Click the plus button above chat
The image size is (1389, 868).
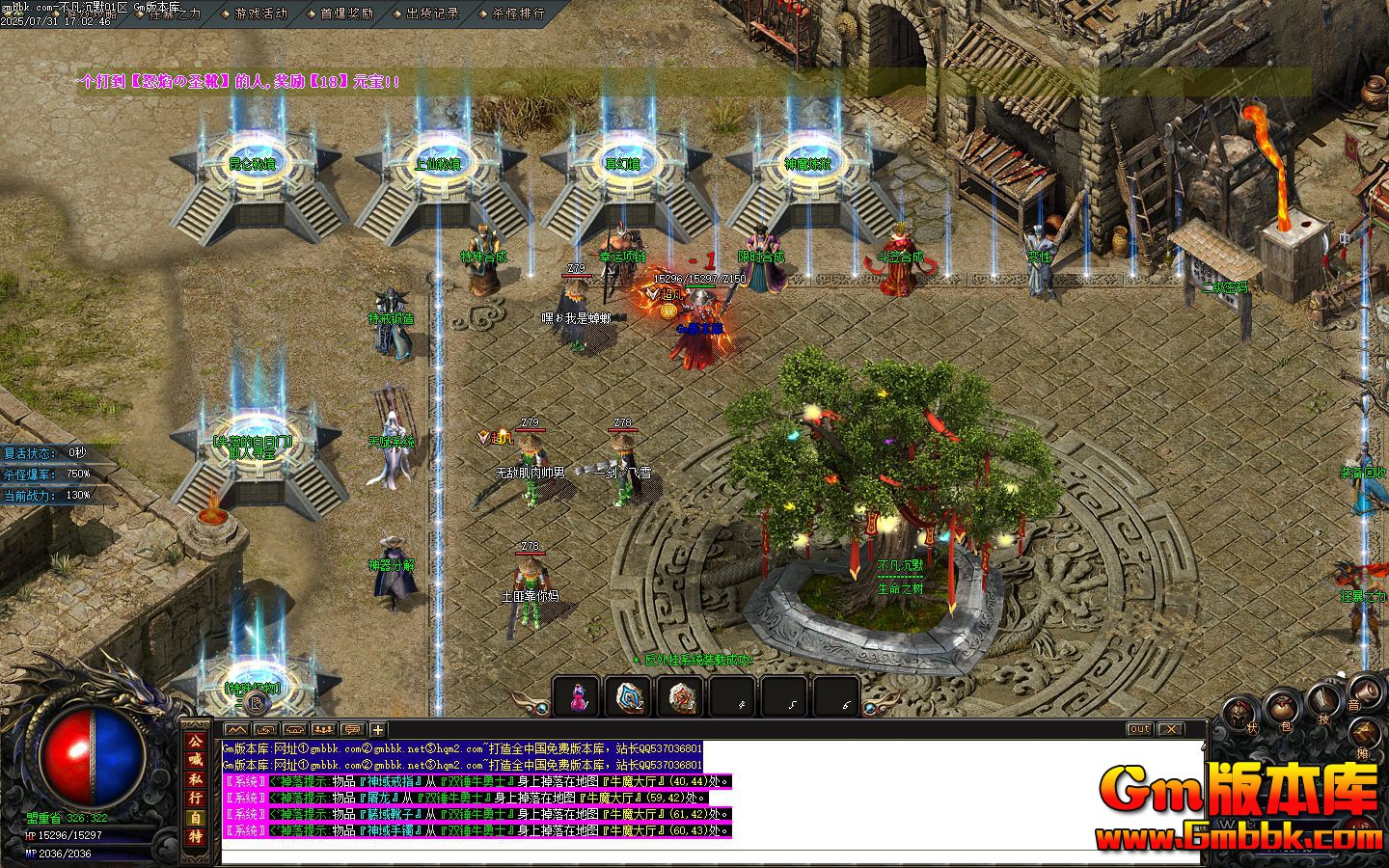378,730
